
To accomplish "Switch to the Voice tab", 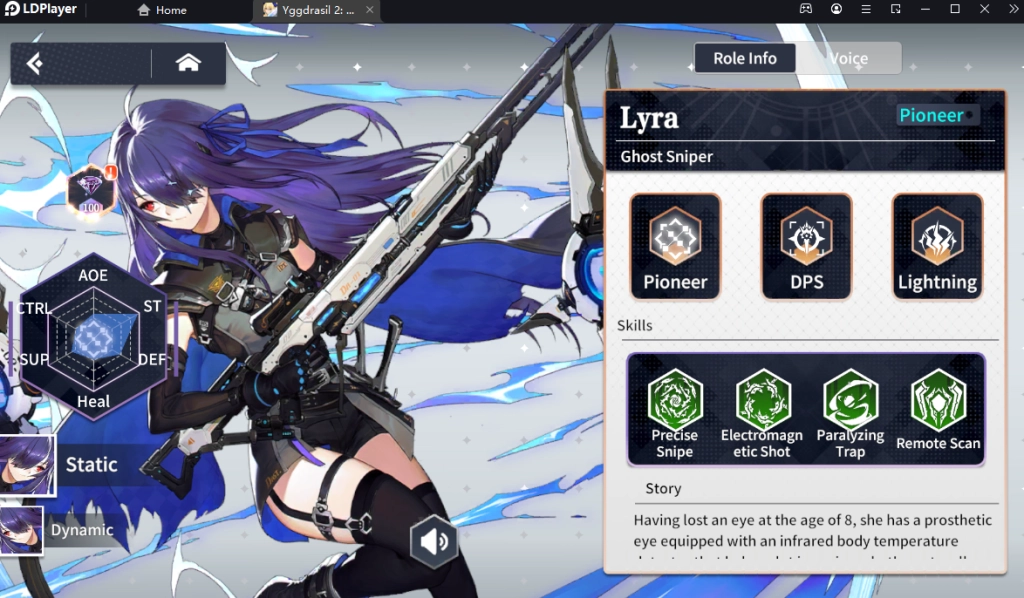I will (848, 58).
